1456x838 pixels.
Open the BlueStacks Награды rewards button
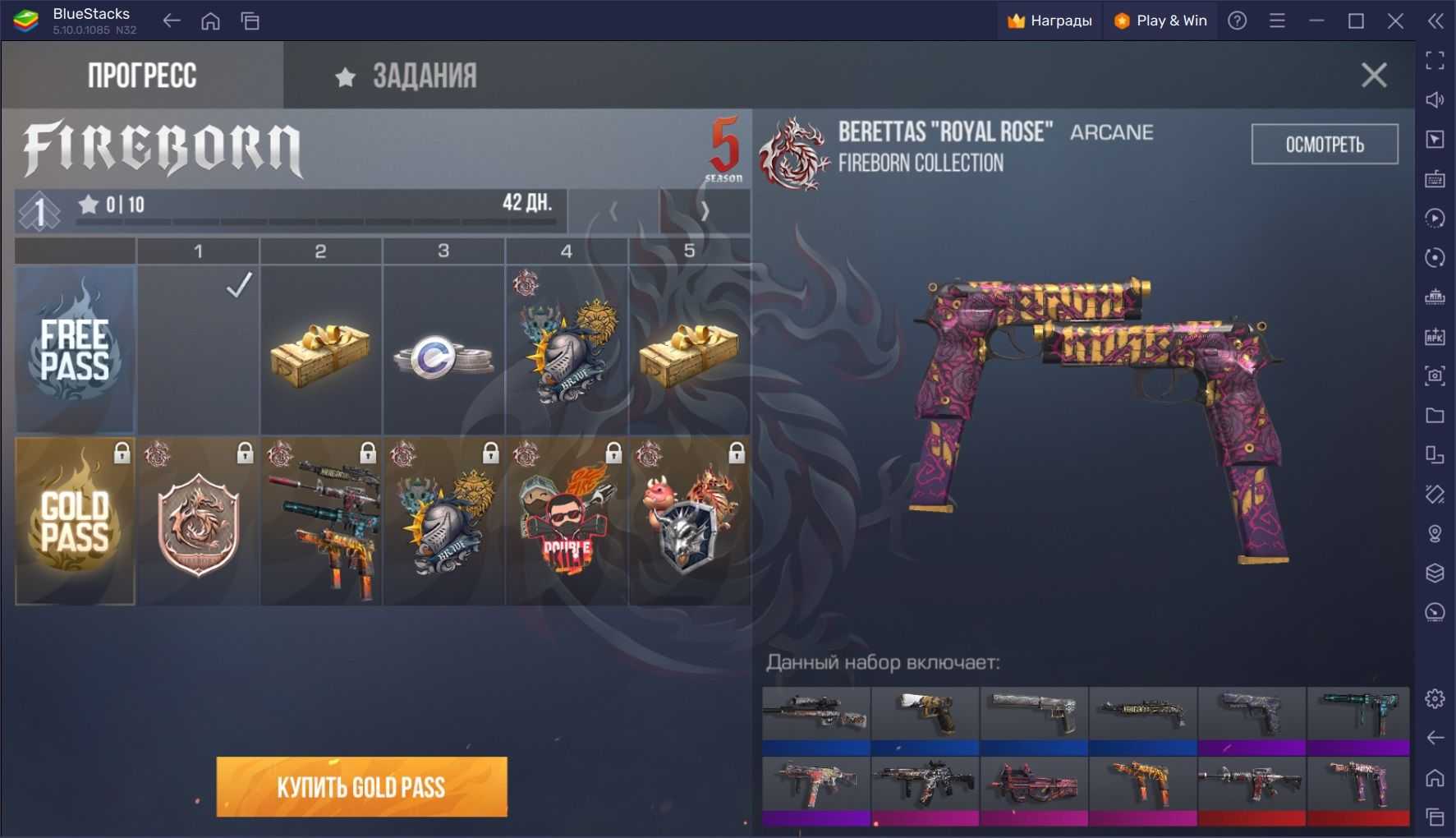point(1050,21)
